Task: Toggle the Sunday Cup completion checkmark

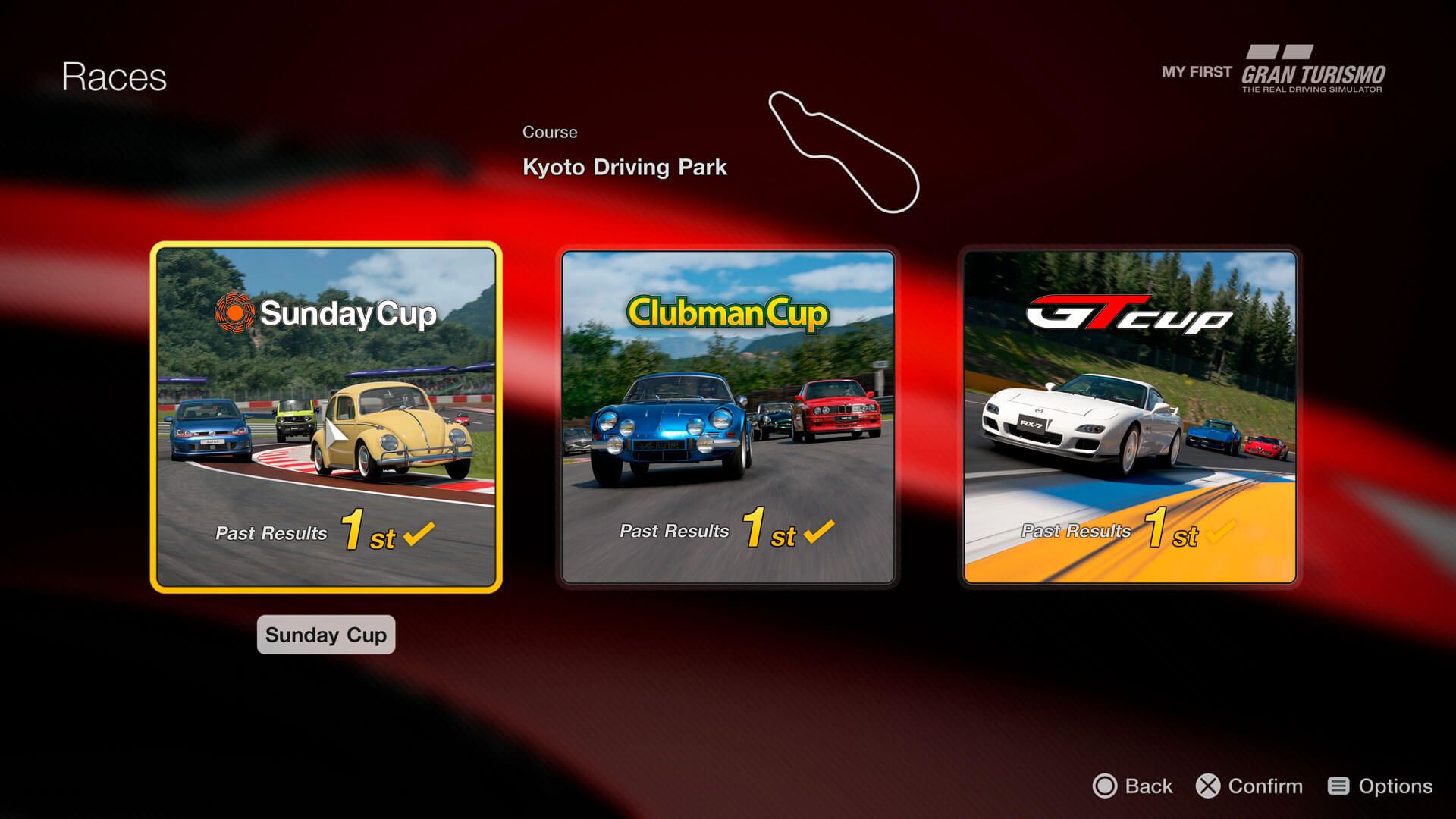Action: 418,535
